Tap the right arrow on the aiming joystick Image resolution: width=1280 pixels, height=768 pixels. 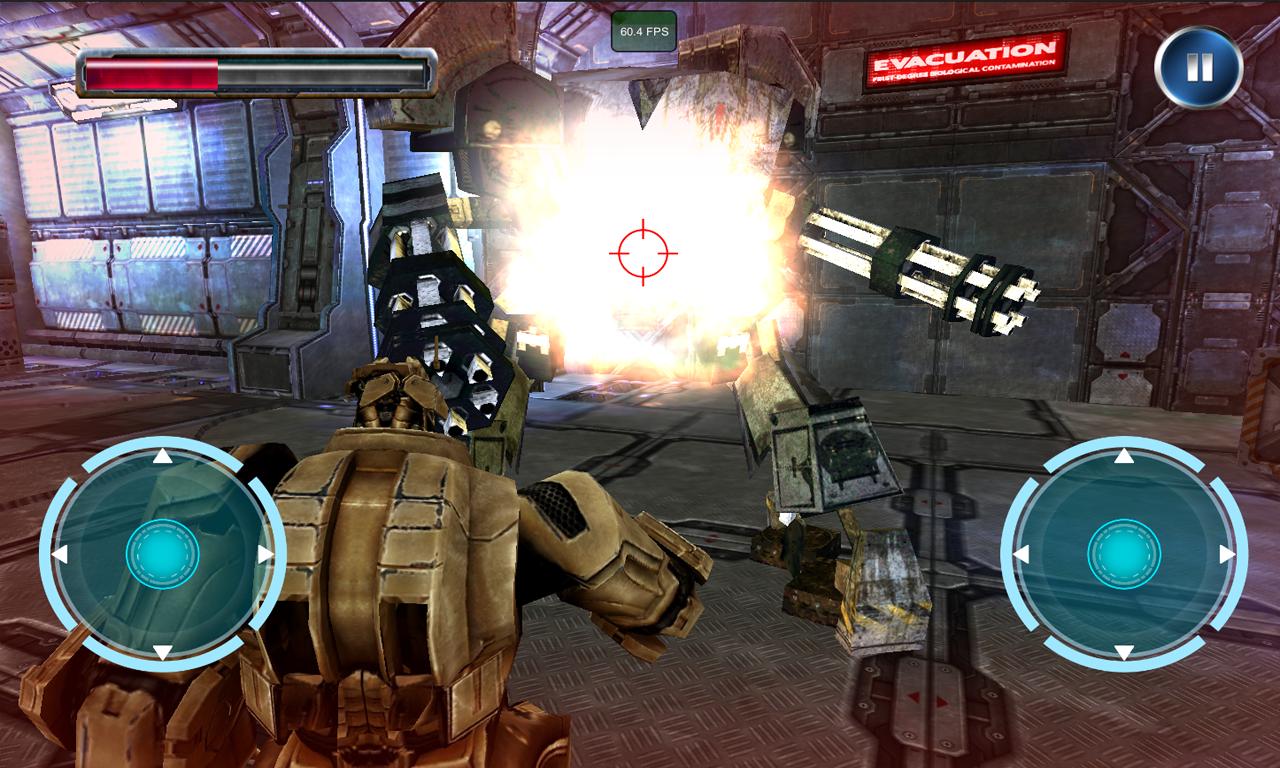click(x=1227, y=554)
